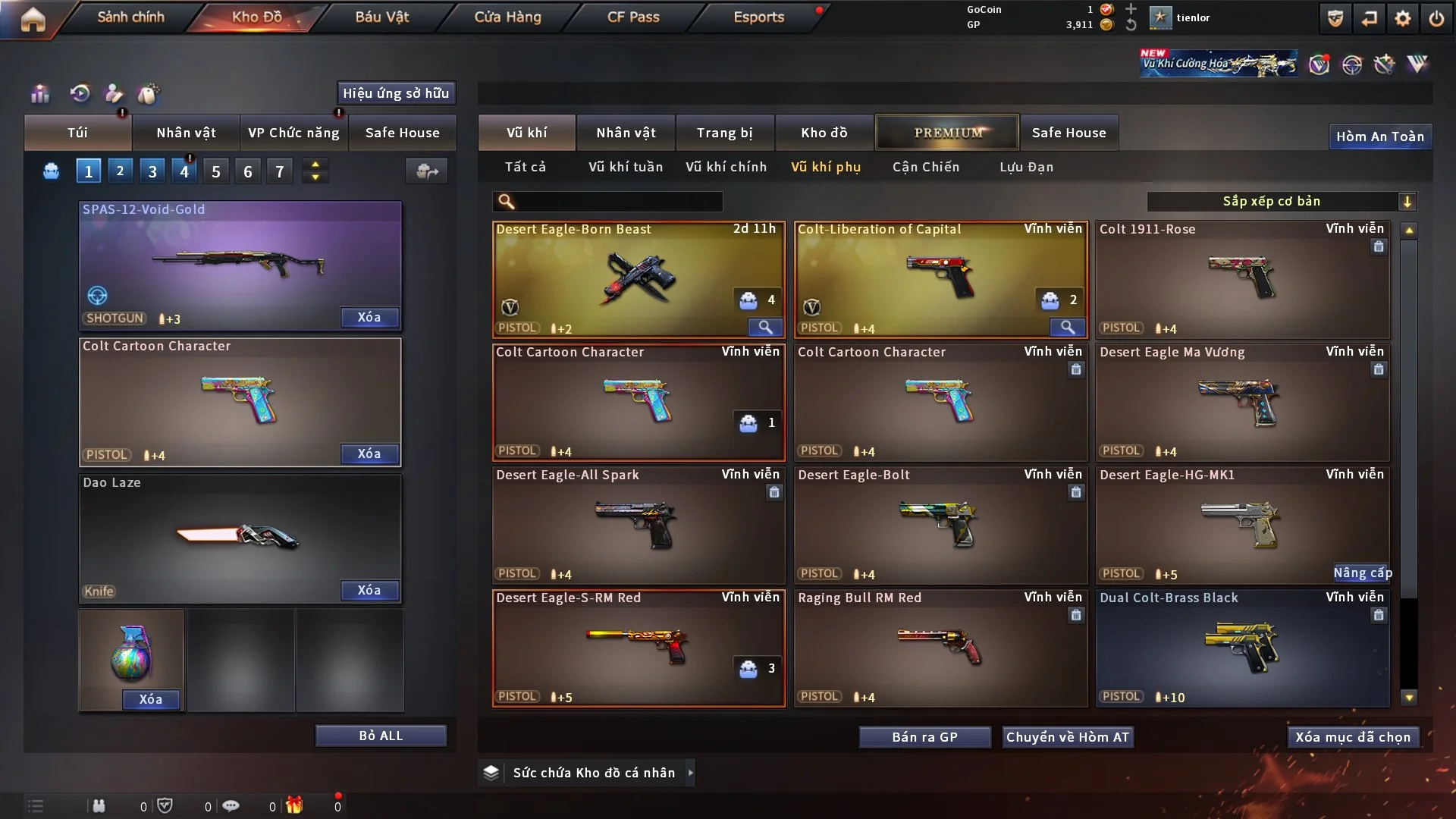Screen dimensions: 1456x819
Task: Select the Cận Chiến weapon category
Action: click(925, 167)
